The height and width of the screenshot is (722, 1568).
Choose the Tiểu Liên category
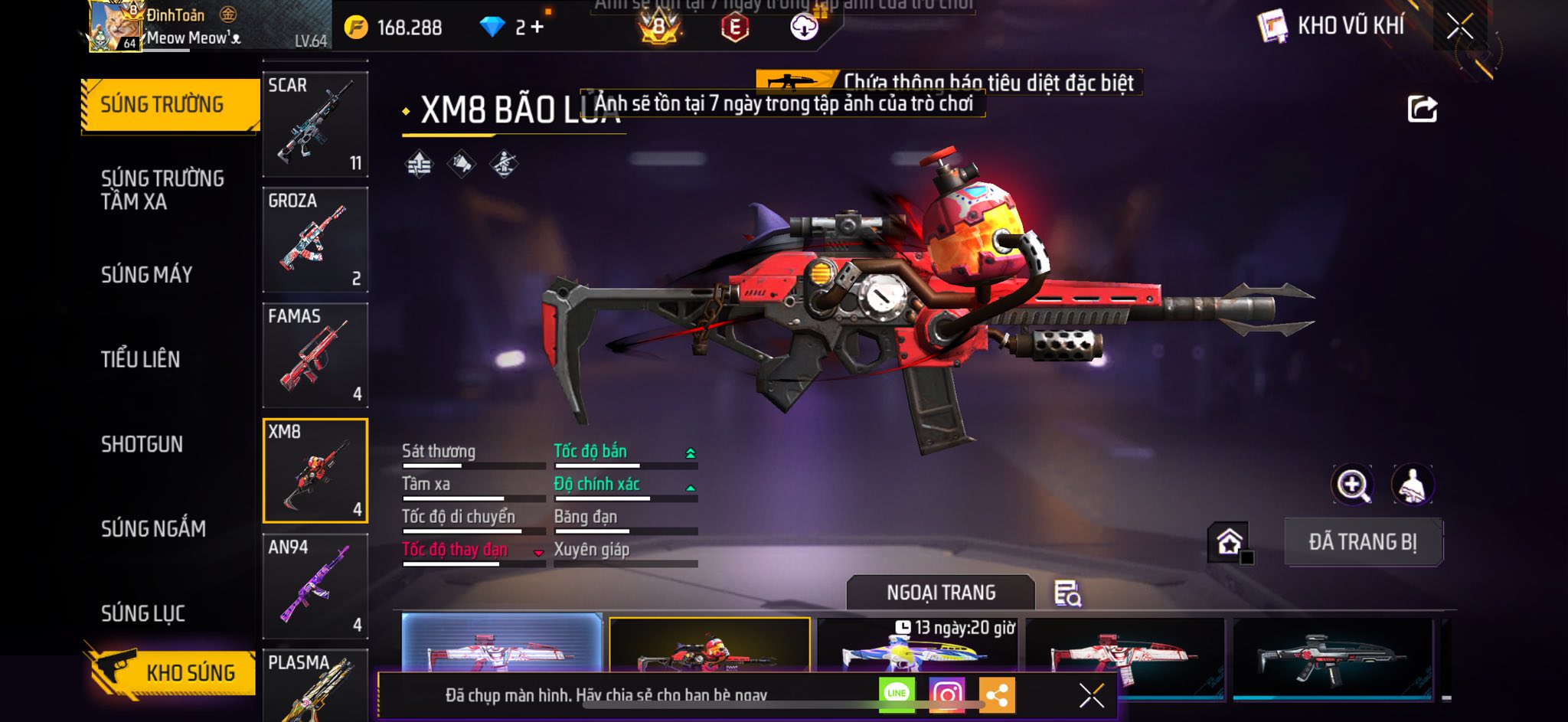click(x=141, y=359)
